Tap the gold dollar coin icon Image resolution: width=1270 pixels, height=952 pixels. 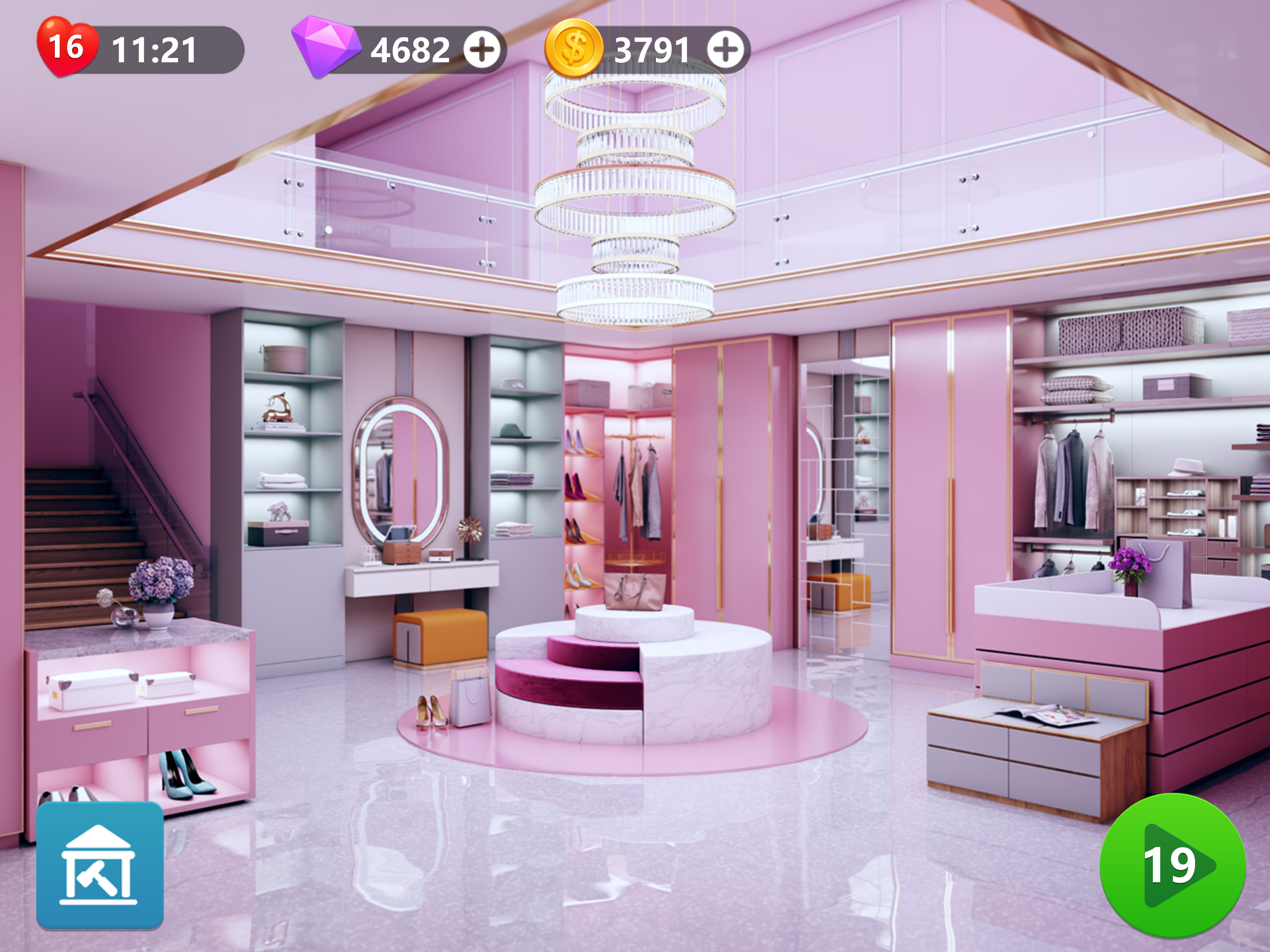(x=574, y=48)
